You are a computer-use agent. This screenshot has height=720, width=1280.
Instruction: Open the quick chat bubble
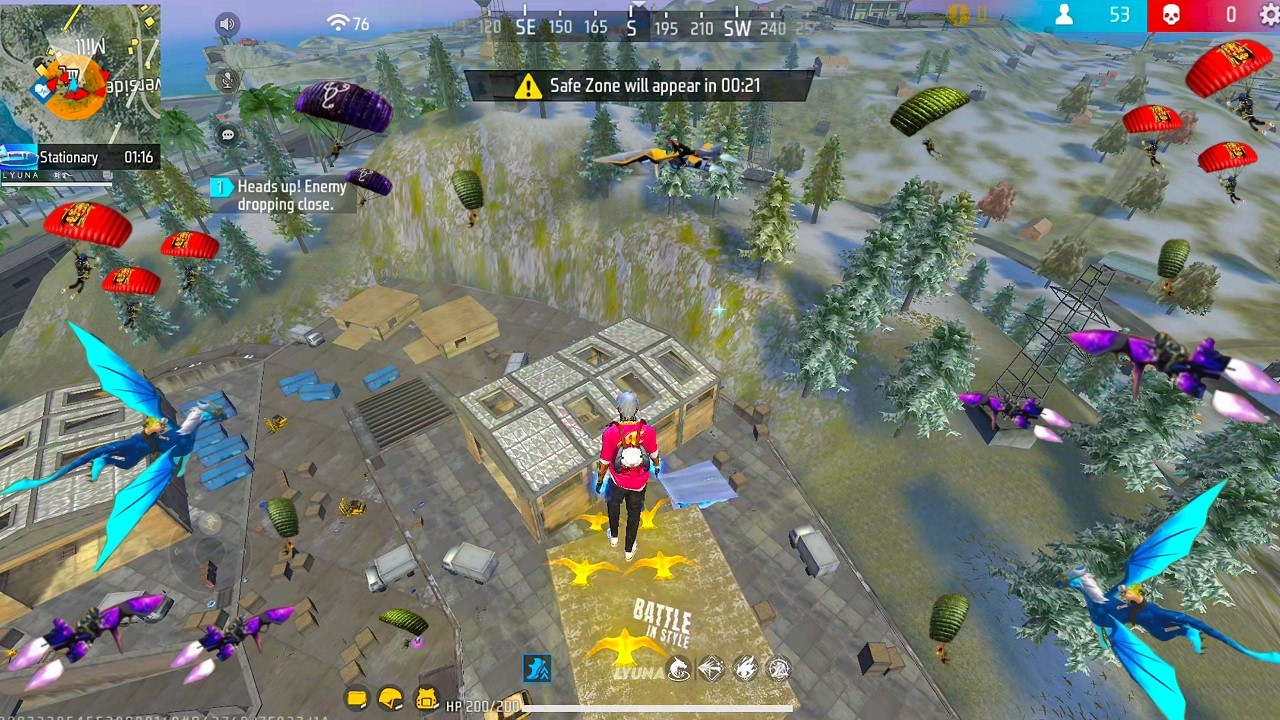pos(228,135)
